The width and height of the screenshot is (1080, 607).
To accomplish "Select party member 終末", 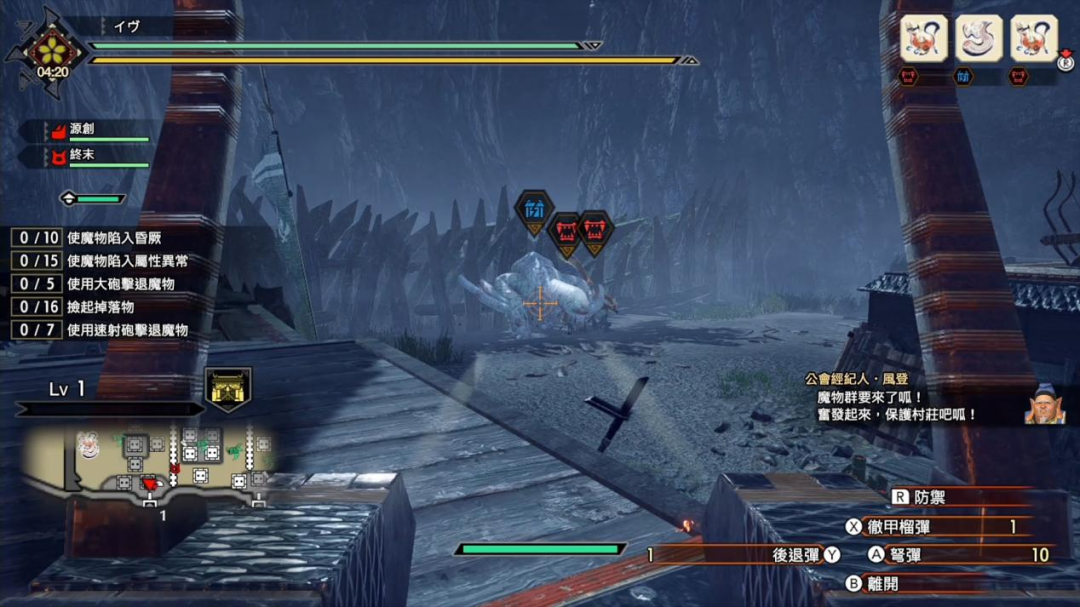I will (100, 156).
